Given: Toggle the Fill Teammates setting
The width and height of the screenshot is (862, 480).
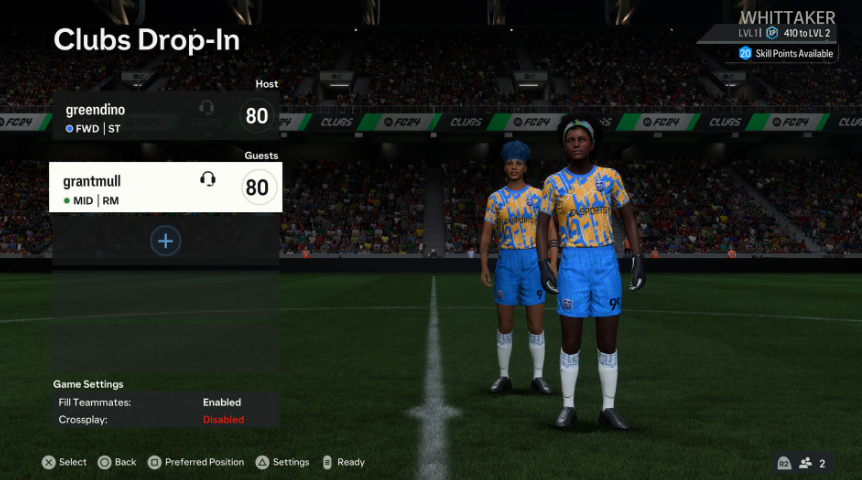Looking at the screenshot, I should tap(165, 402).
